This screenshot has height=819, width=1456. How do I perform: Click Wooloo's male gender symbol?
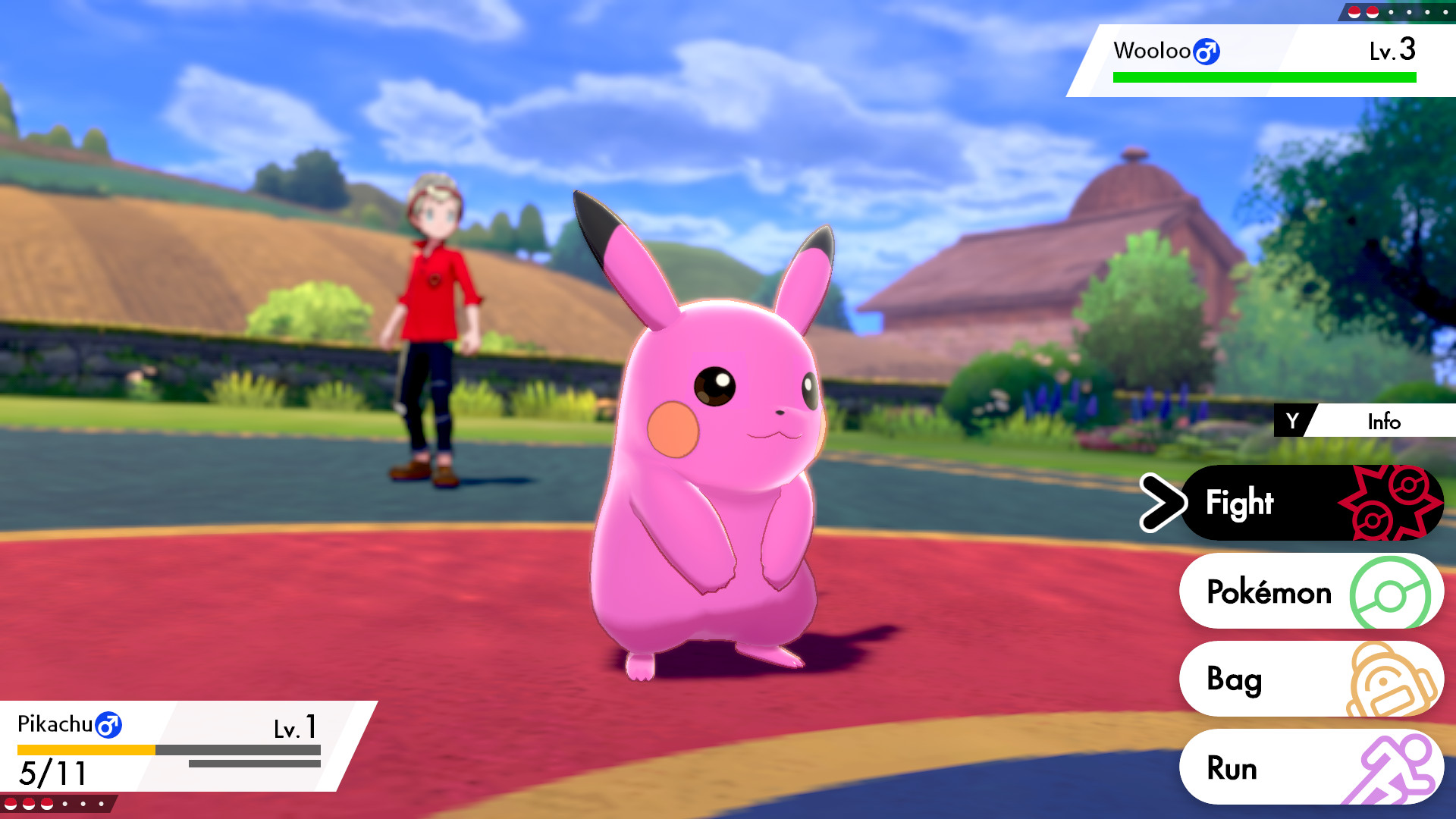click(1209, 52)
